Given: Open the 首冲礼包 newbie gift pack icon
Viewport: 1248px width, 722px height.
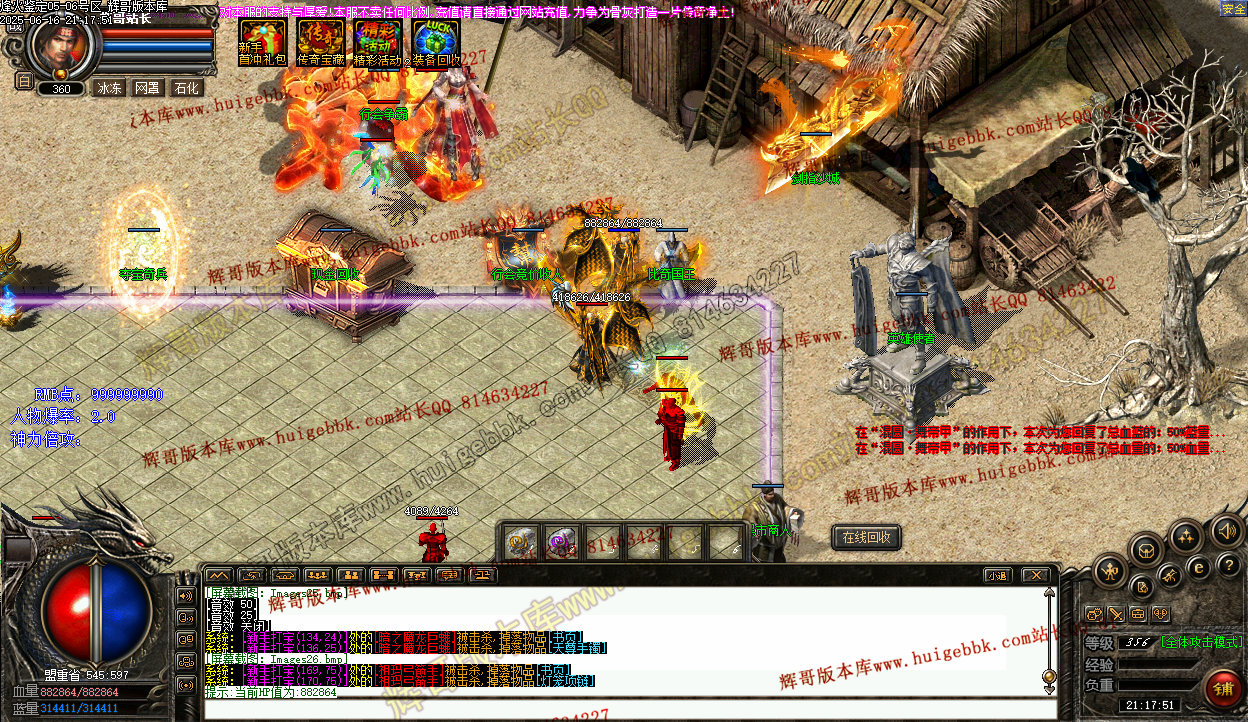Looking at the screenshot, I should (262, 40).
